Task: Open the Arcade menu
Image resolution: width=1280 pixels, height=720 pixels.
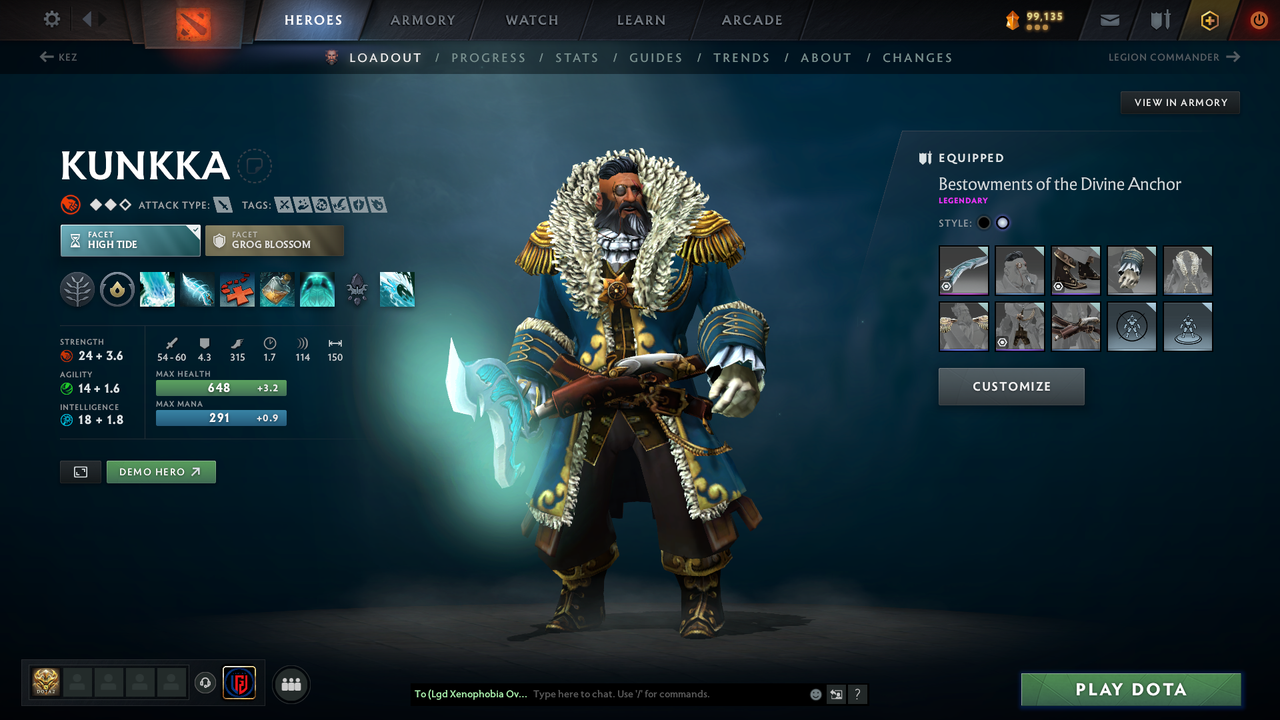Action: point(751,20)
